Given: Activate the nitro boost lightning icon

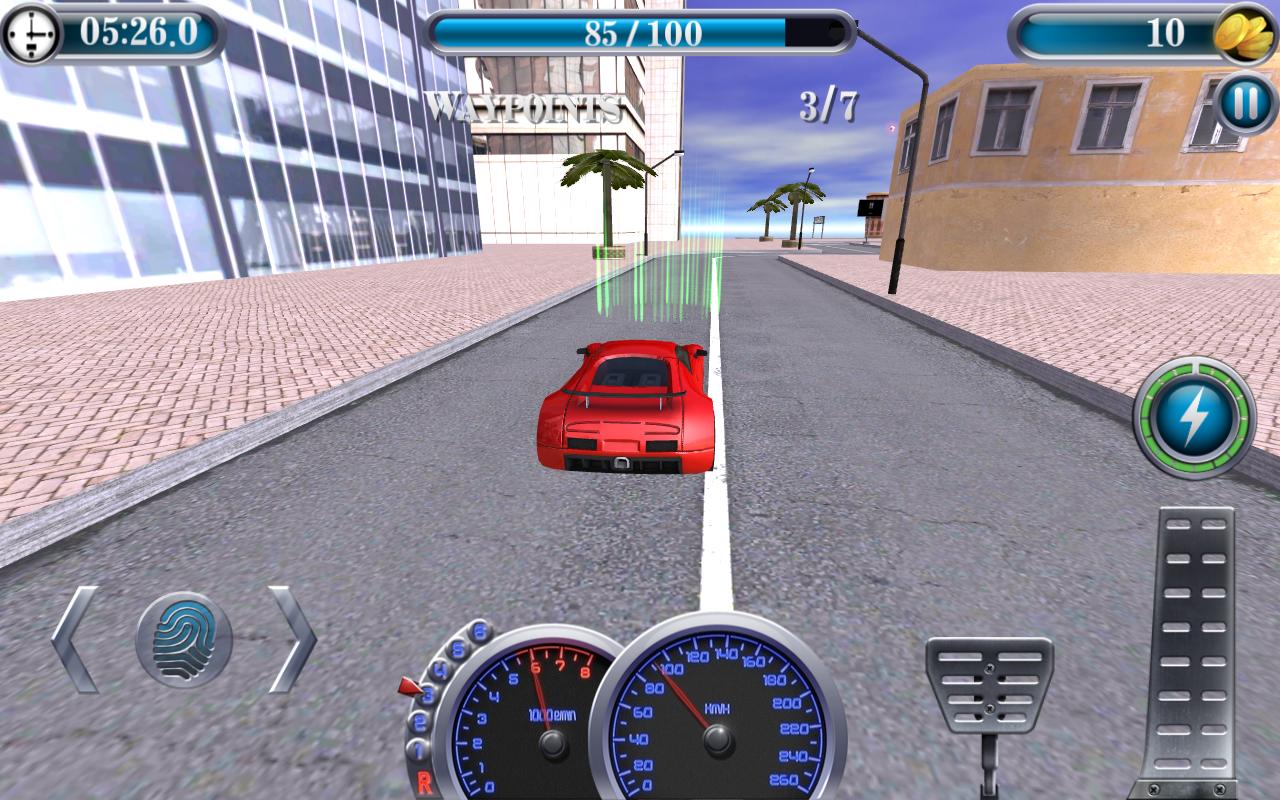Looking at the screenshot, I should pos(1196,414).
